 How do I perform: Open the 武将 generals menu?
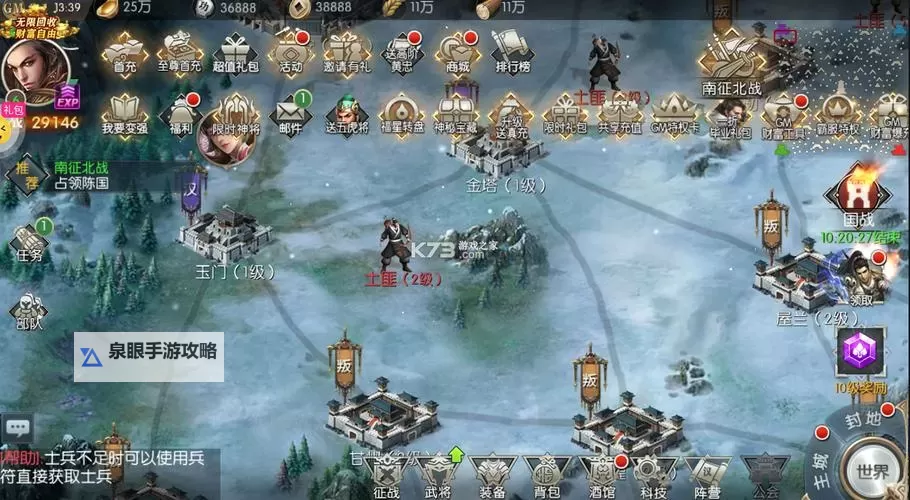coord(438,474)
